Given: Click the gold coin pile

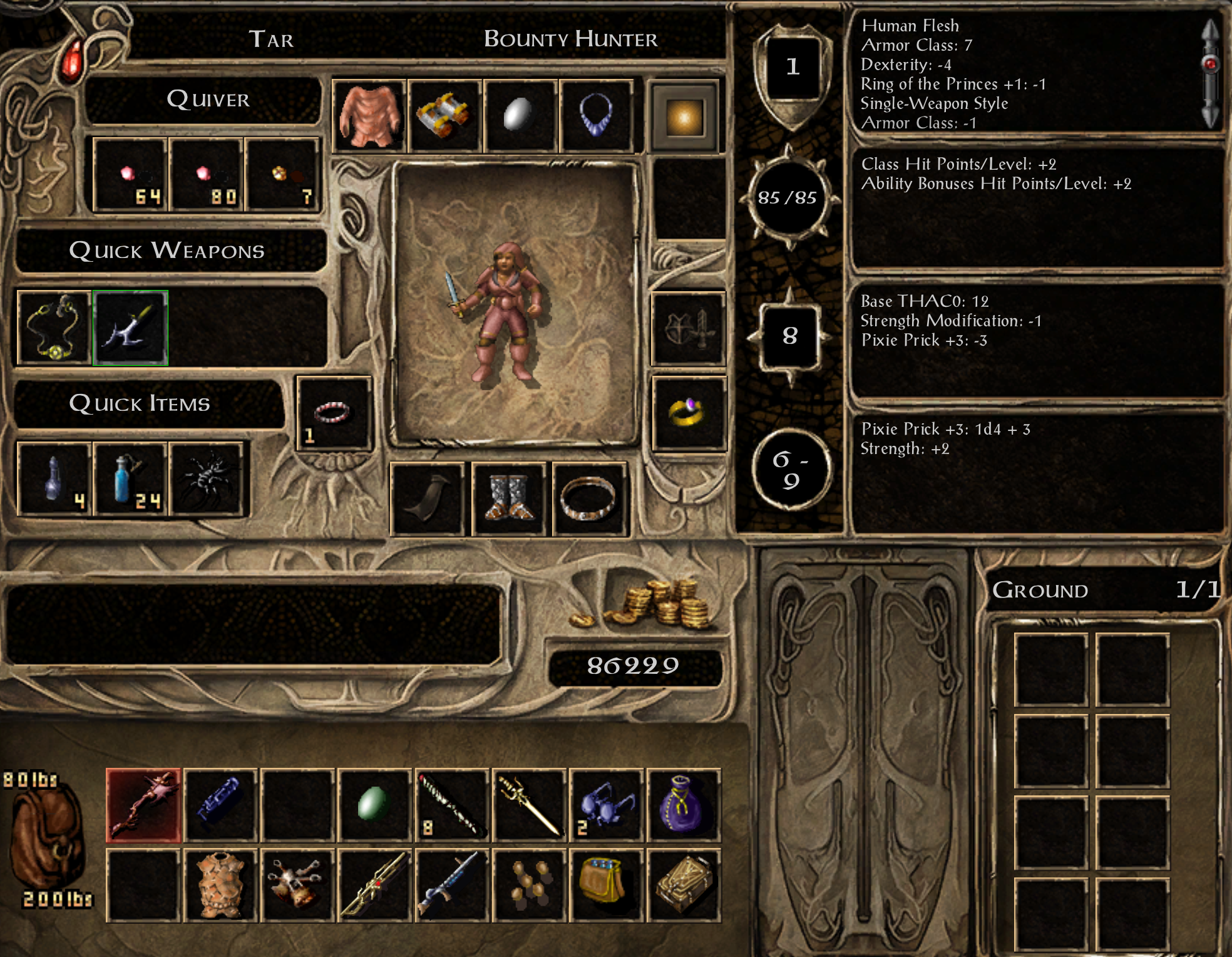Looking at the screenshot, I should pyautogui.click(x=651, y=604).
